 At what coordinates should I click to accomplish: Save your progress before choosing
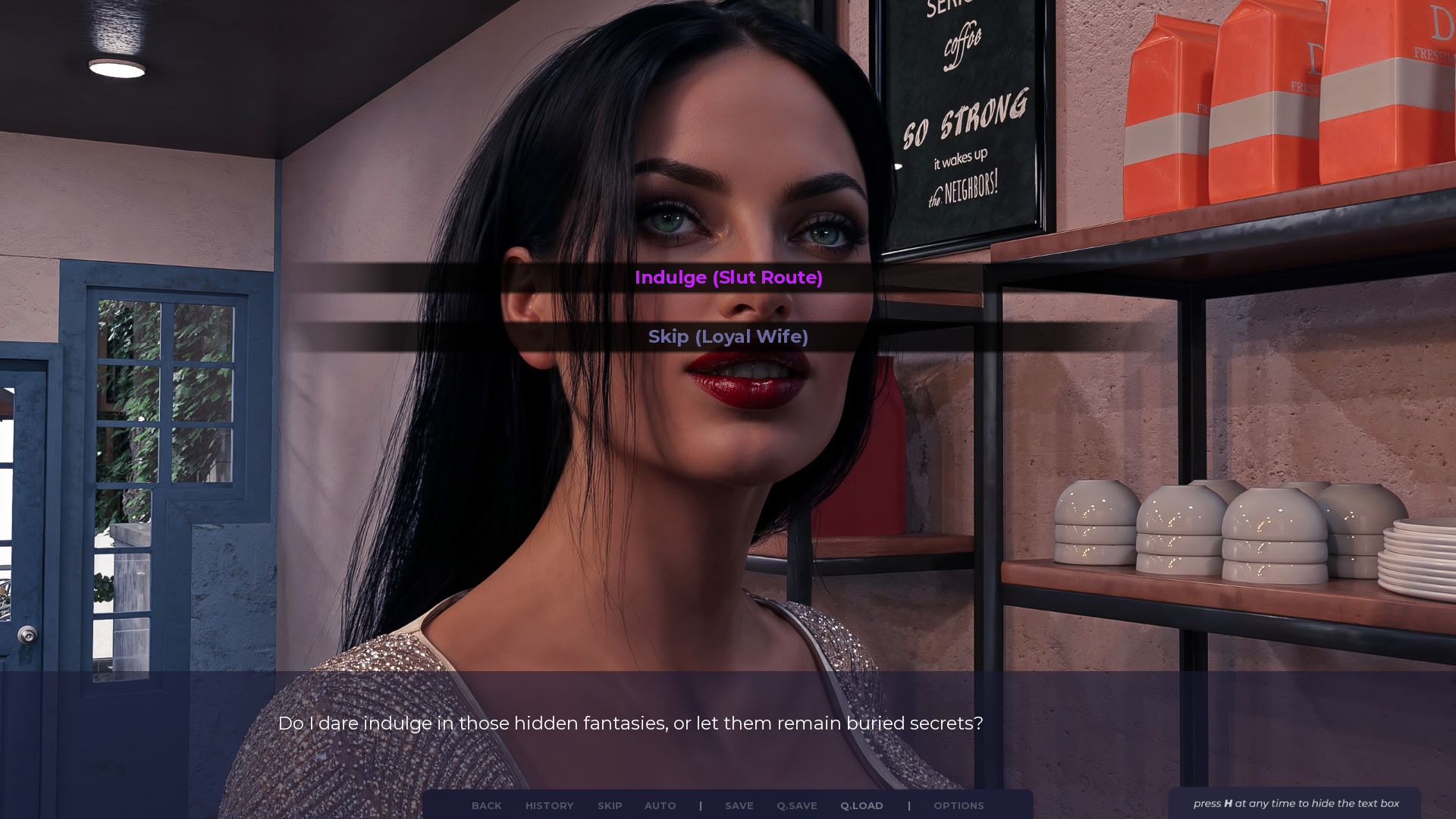[739, 805]
